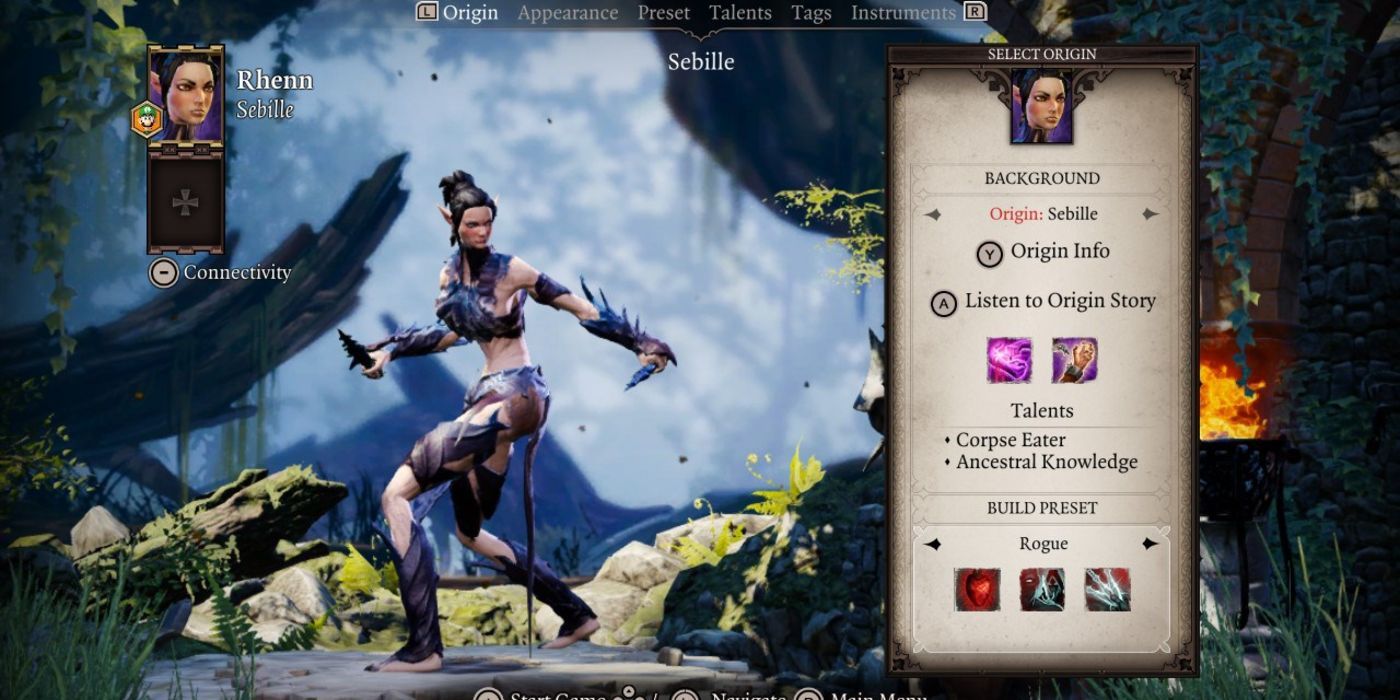
Task: Click the purple swirl origin skill icon
Action: [1009, 360]
